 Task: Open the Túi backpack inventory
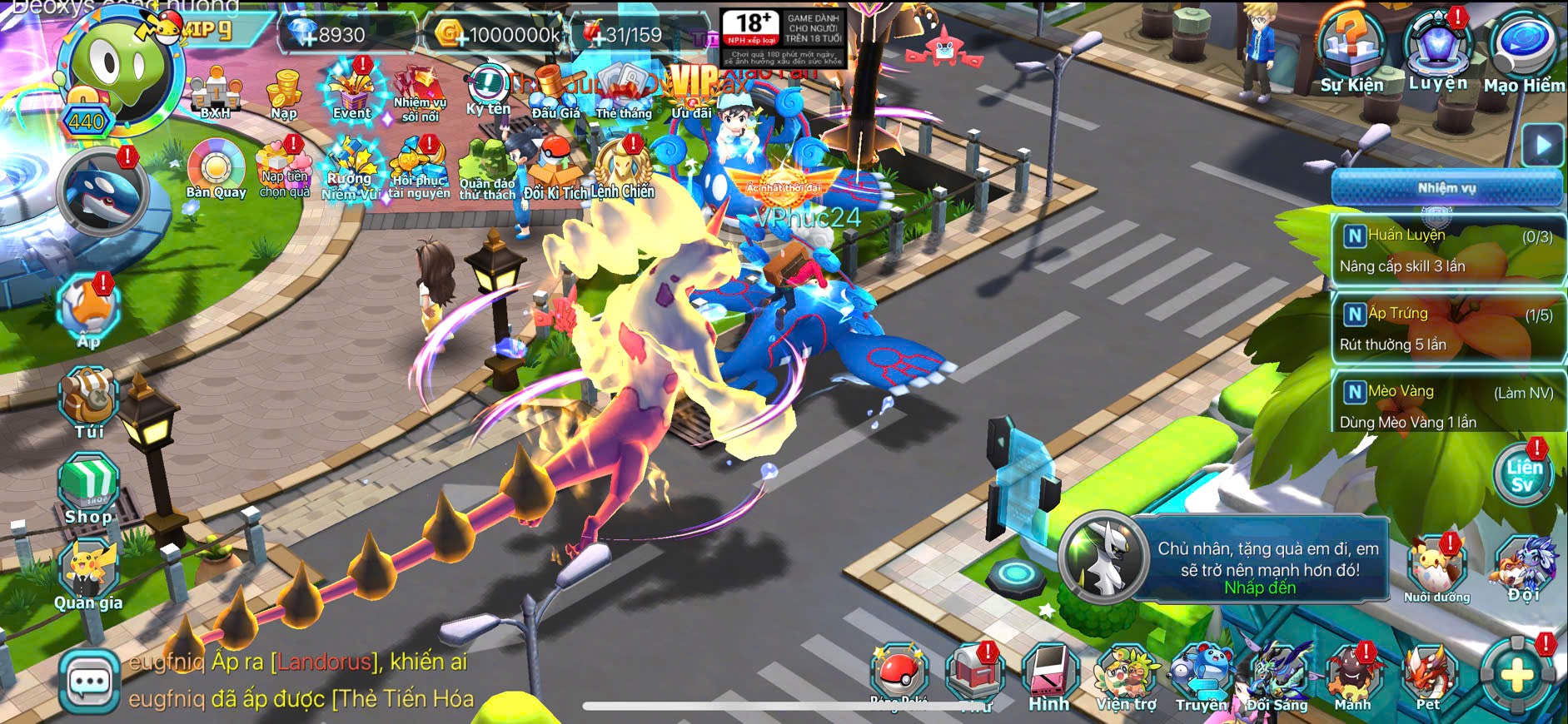click(88, 403)
